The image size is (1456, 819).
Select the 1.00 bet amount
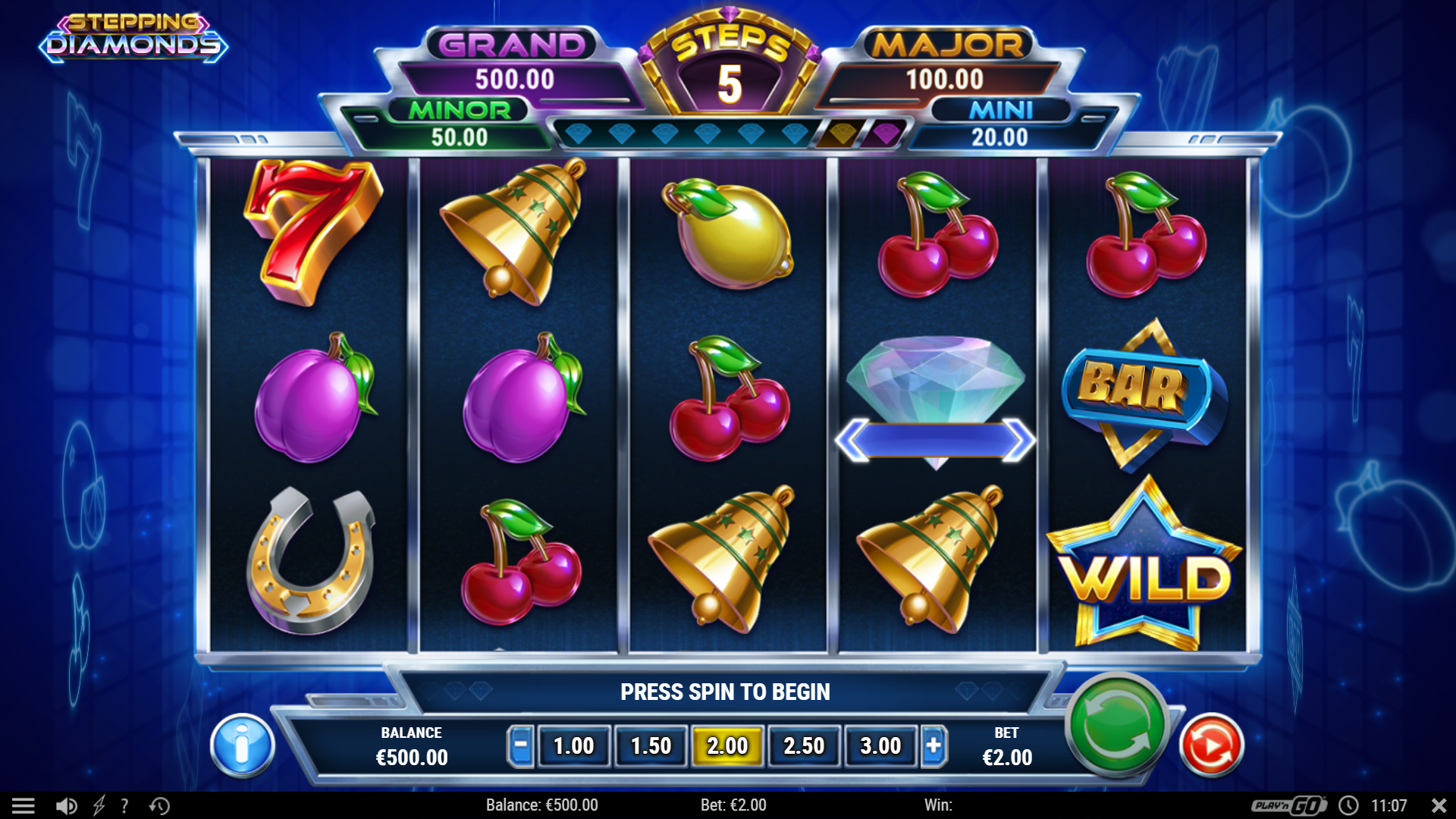(573, 746)
